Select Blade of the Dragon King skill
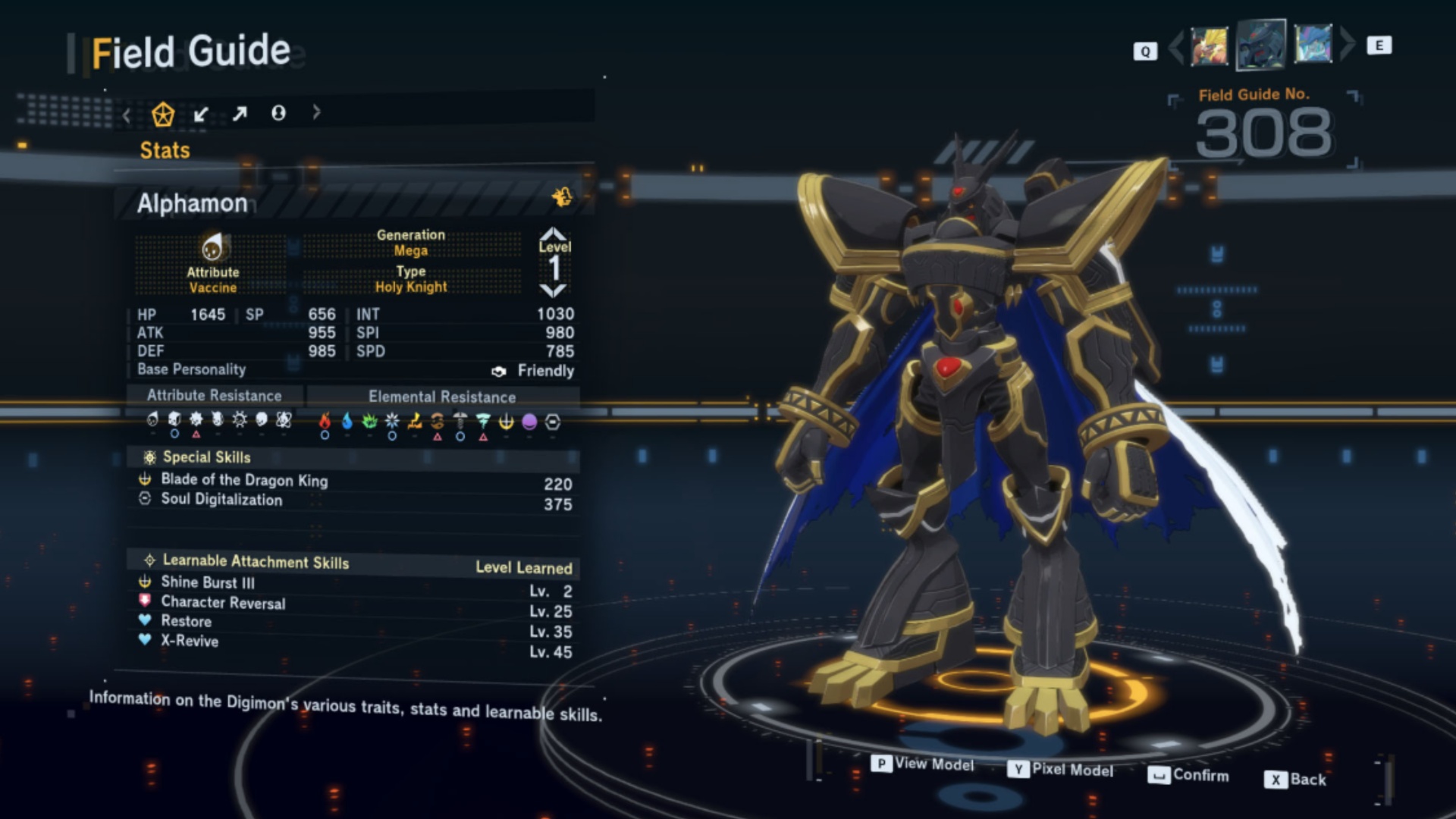 point(244,480)
